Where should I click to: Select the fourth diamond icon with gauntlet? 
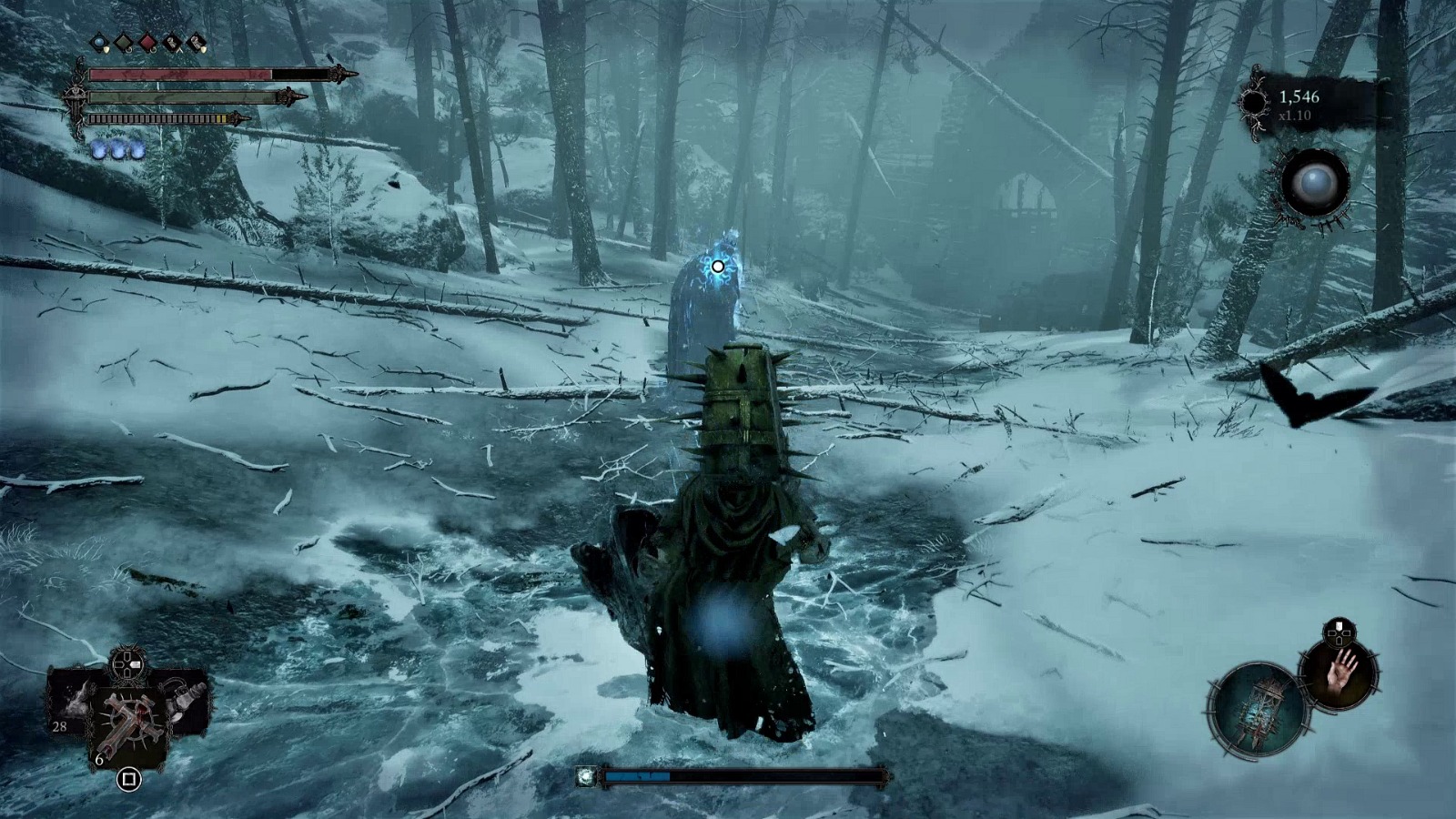point(172,42)
